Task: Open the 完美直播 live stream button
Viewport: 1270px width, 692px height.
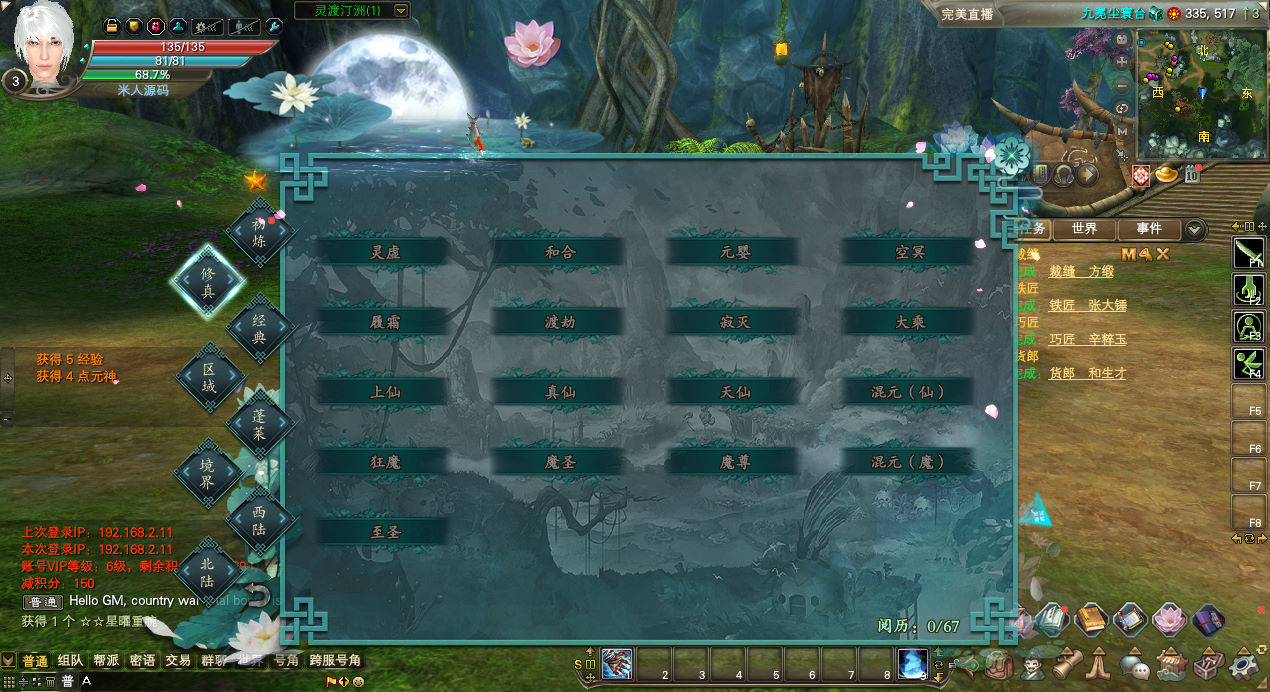Action: coord(967,14)
